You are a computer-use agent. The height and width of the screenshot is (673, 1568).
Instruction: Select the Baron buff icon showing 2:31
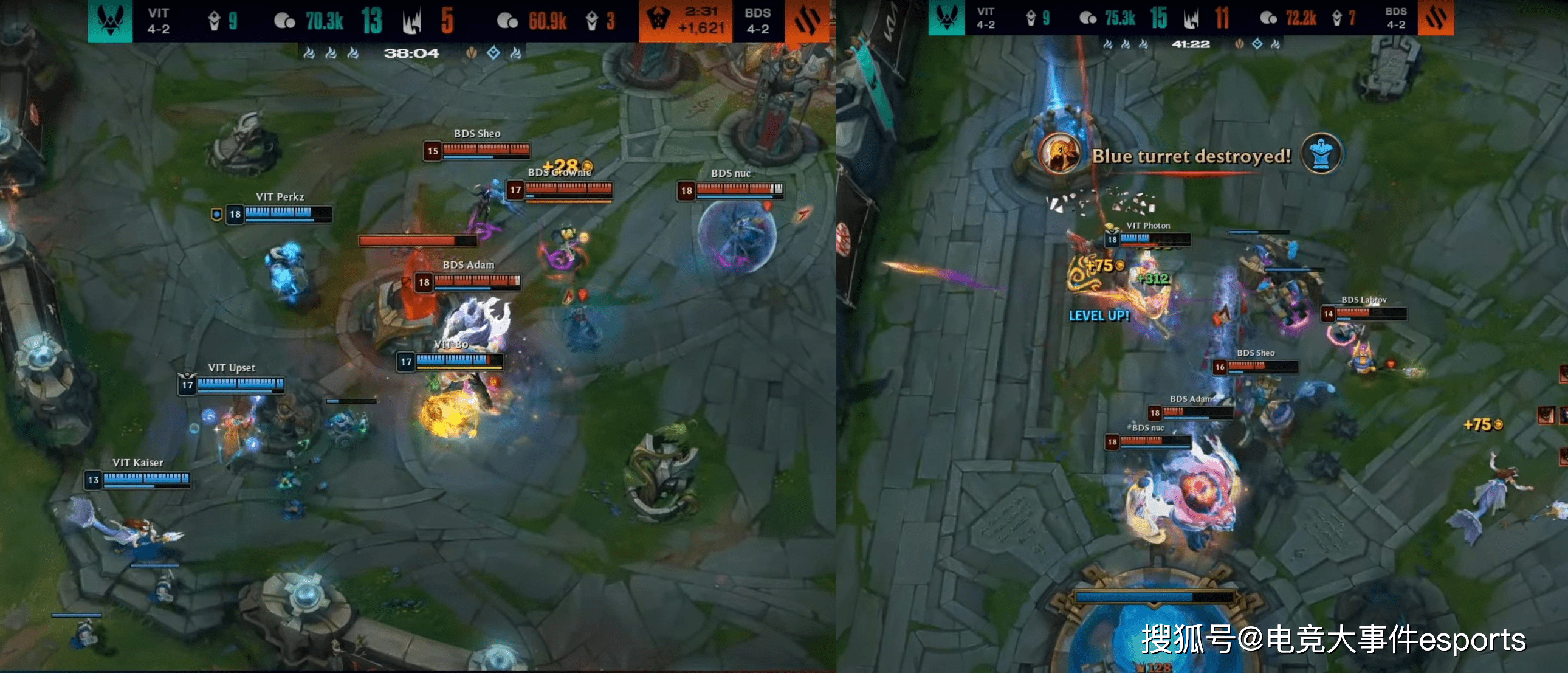(x=658, y=19)
